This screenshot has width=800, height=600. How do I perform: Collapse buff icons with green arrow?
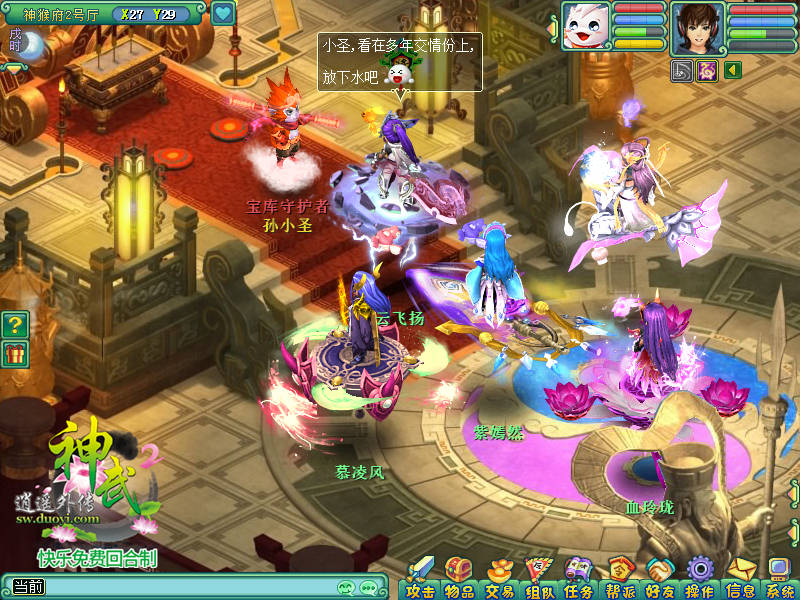coord(732,70)
